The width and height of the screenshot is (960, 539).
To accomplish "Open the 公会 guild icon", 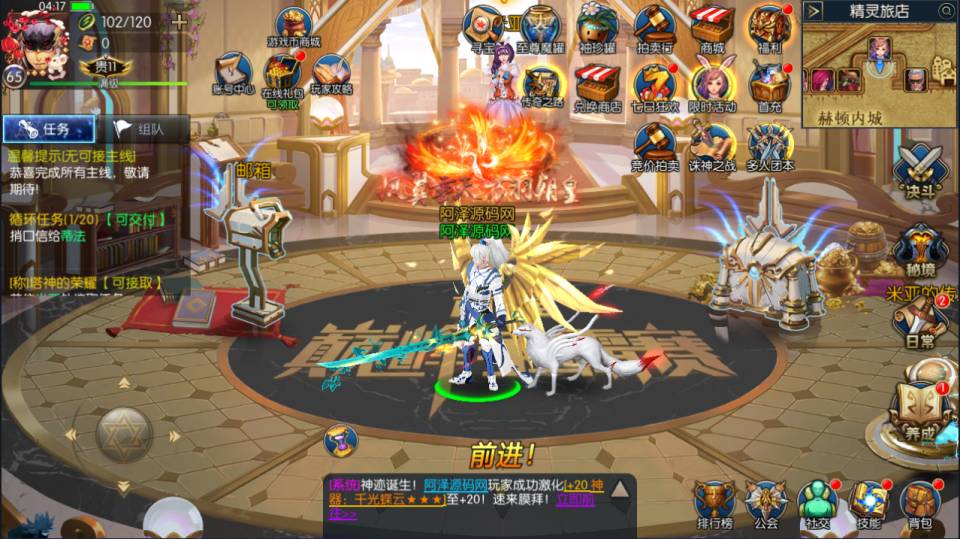I will [x=766, y=503].
